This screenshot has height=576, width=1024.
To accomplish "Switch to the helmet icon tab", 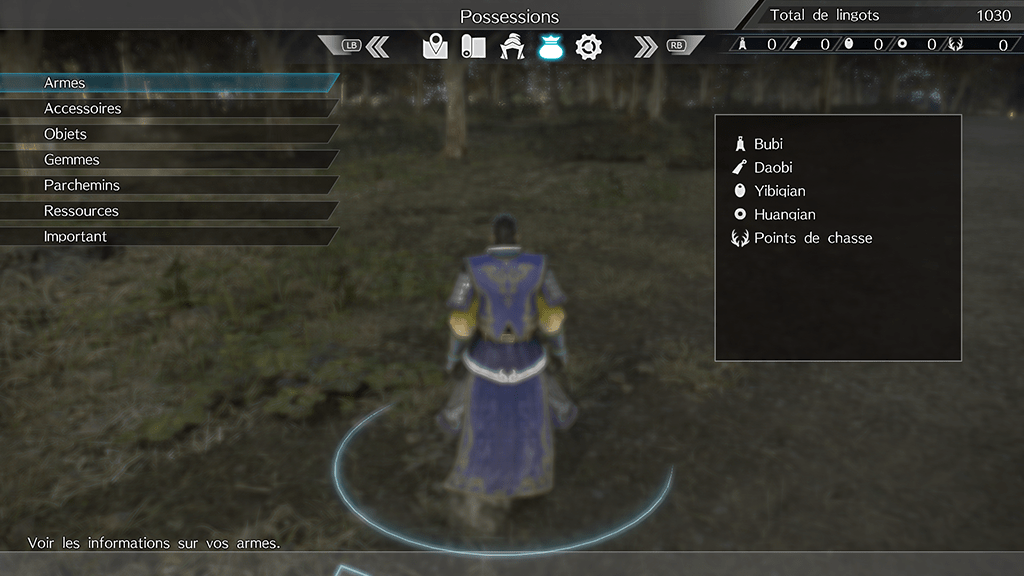I will (x=512, y=46).
